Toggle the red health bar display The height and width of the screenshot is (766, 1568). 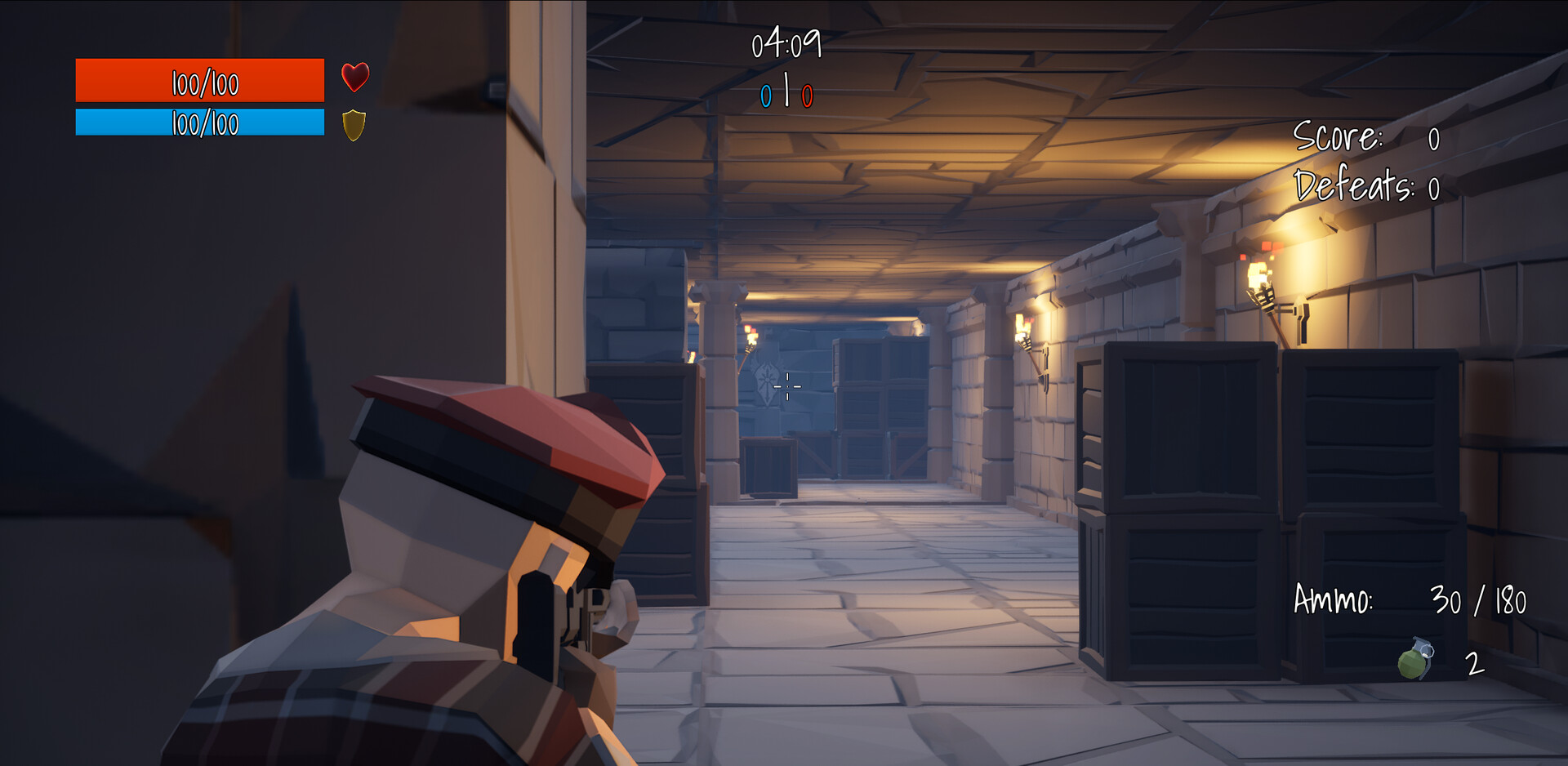point(200,81)
